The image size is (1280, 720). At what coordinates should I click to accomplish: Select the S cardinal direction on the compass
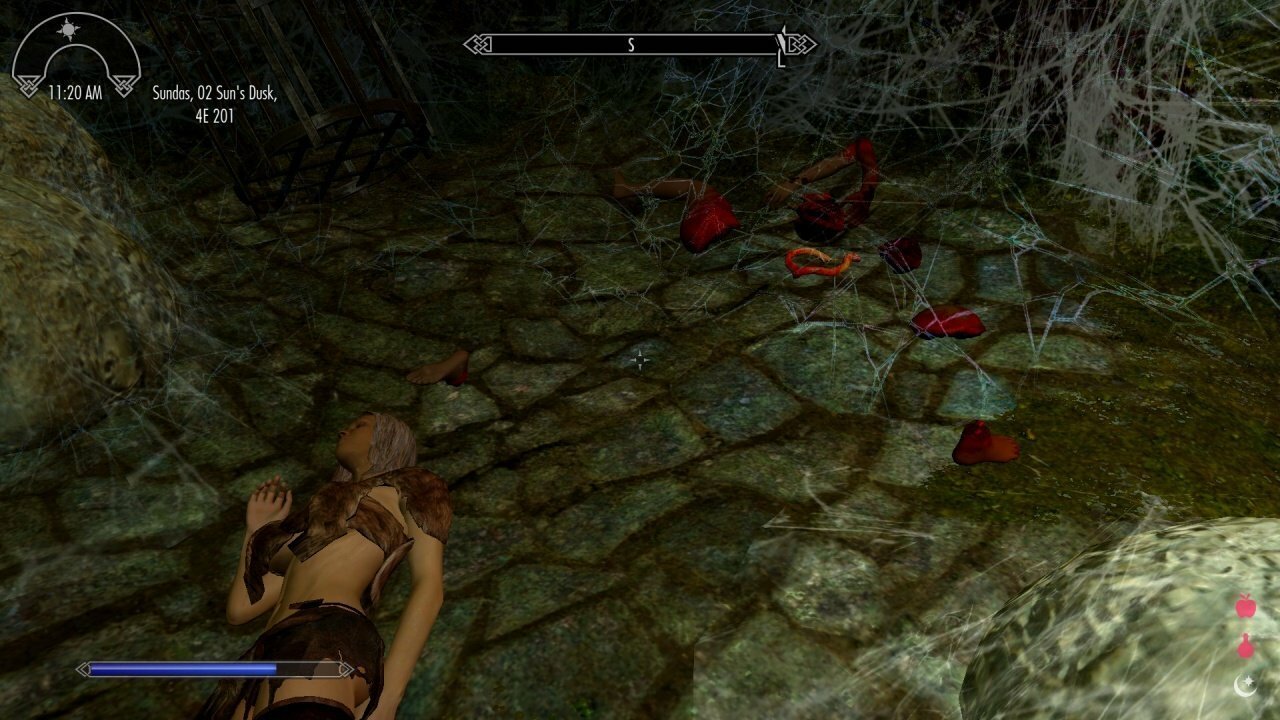pos(631,44)
